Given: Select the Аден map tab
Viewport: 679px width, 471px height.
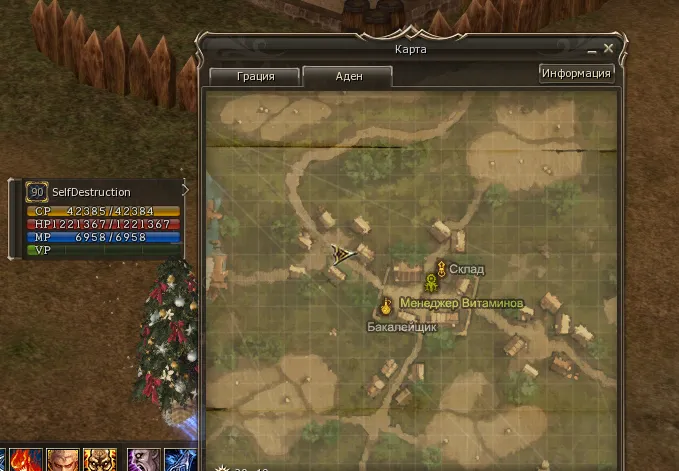Looking at the screenshot, I should pos(347,77).
